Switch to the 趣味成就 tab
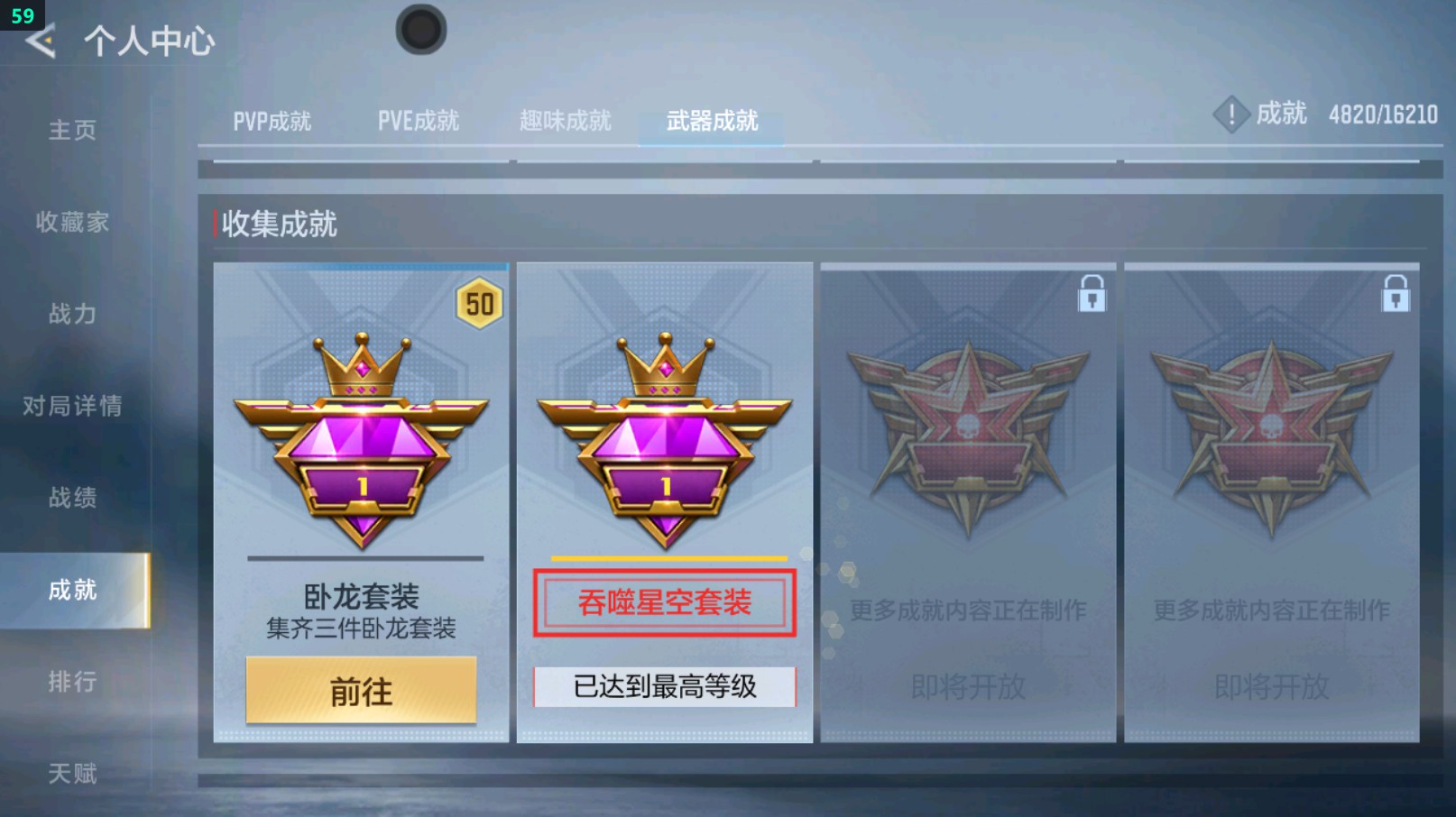 click(567, 120)
